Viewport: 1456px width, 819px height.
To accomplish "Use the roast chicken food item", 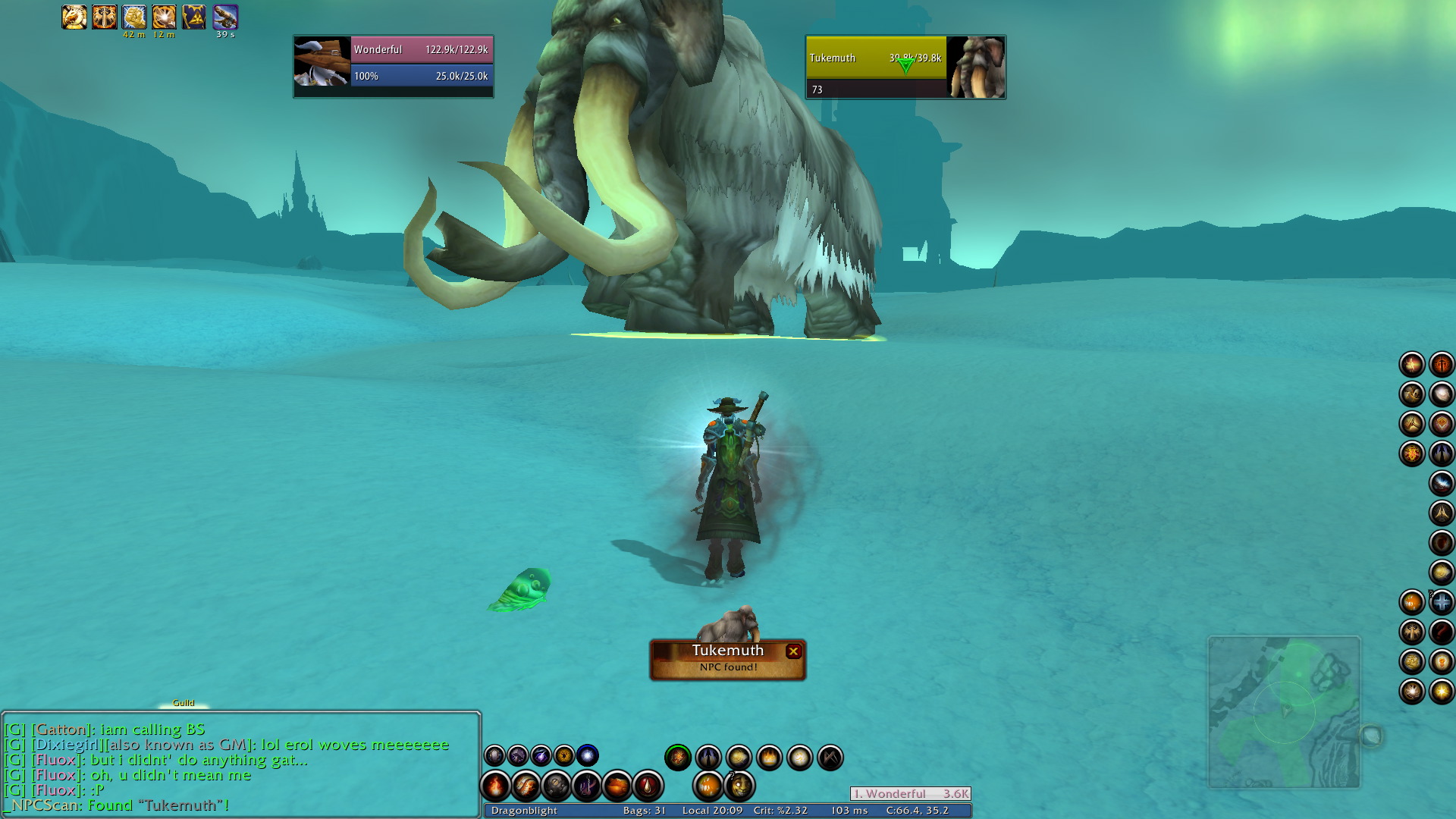I will [x=617, y=786].
